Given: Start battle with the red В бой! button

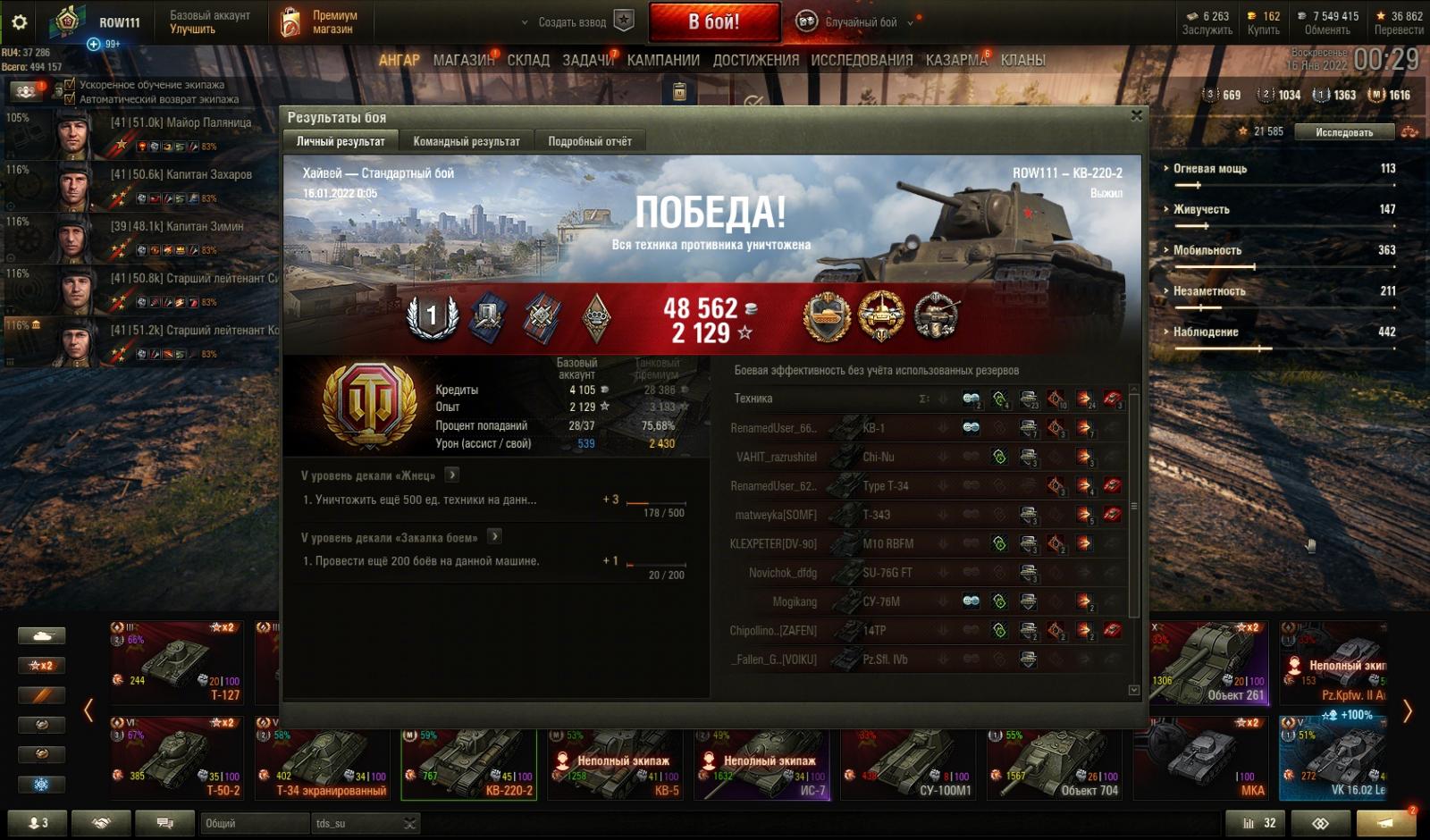Looking at the screenshot, I should tap(713, 22).
